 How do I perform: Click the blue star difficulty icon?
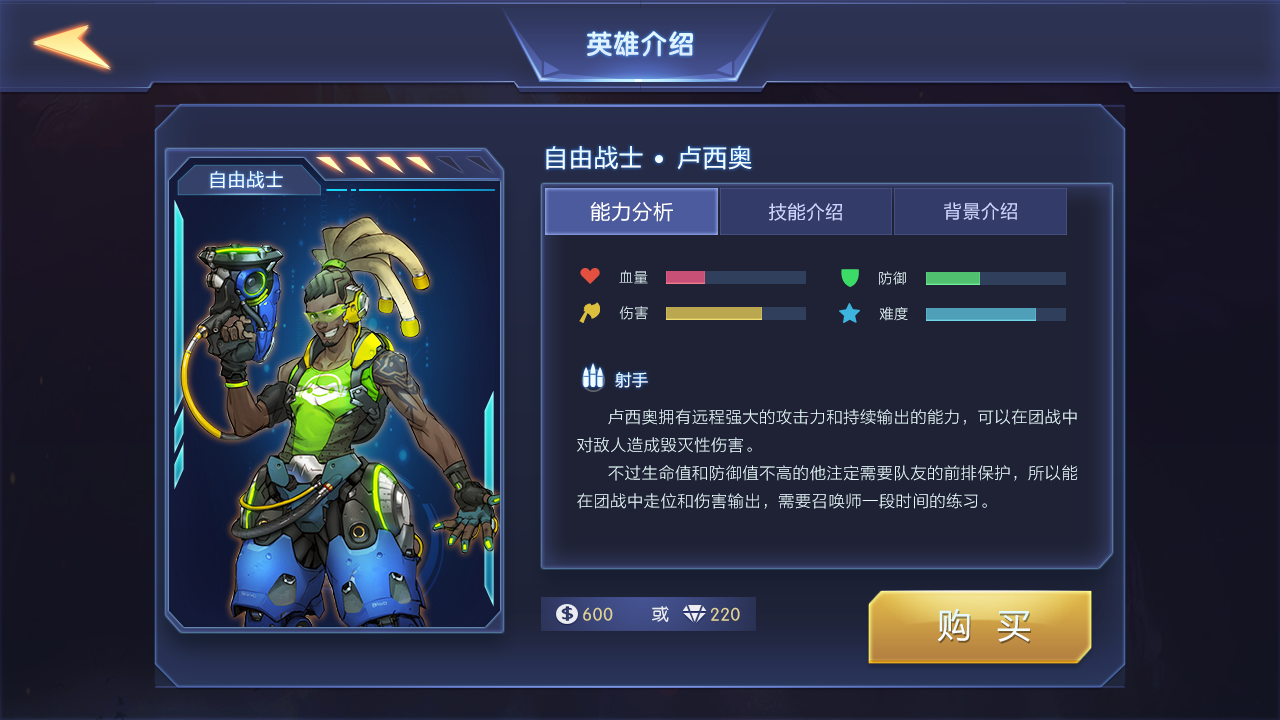click(851, 313)
